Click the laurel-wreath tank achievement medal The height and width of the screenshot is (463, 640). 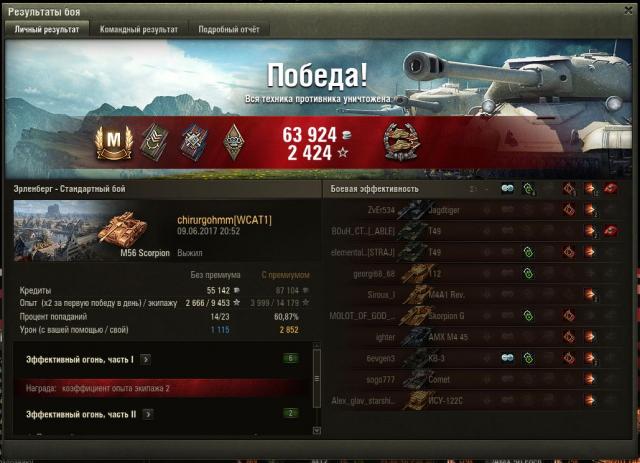point(401,142)
